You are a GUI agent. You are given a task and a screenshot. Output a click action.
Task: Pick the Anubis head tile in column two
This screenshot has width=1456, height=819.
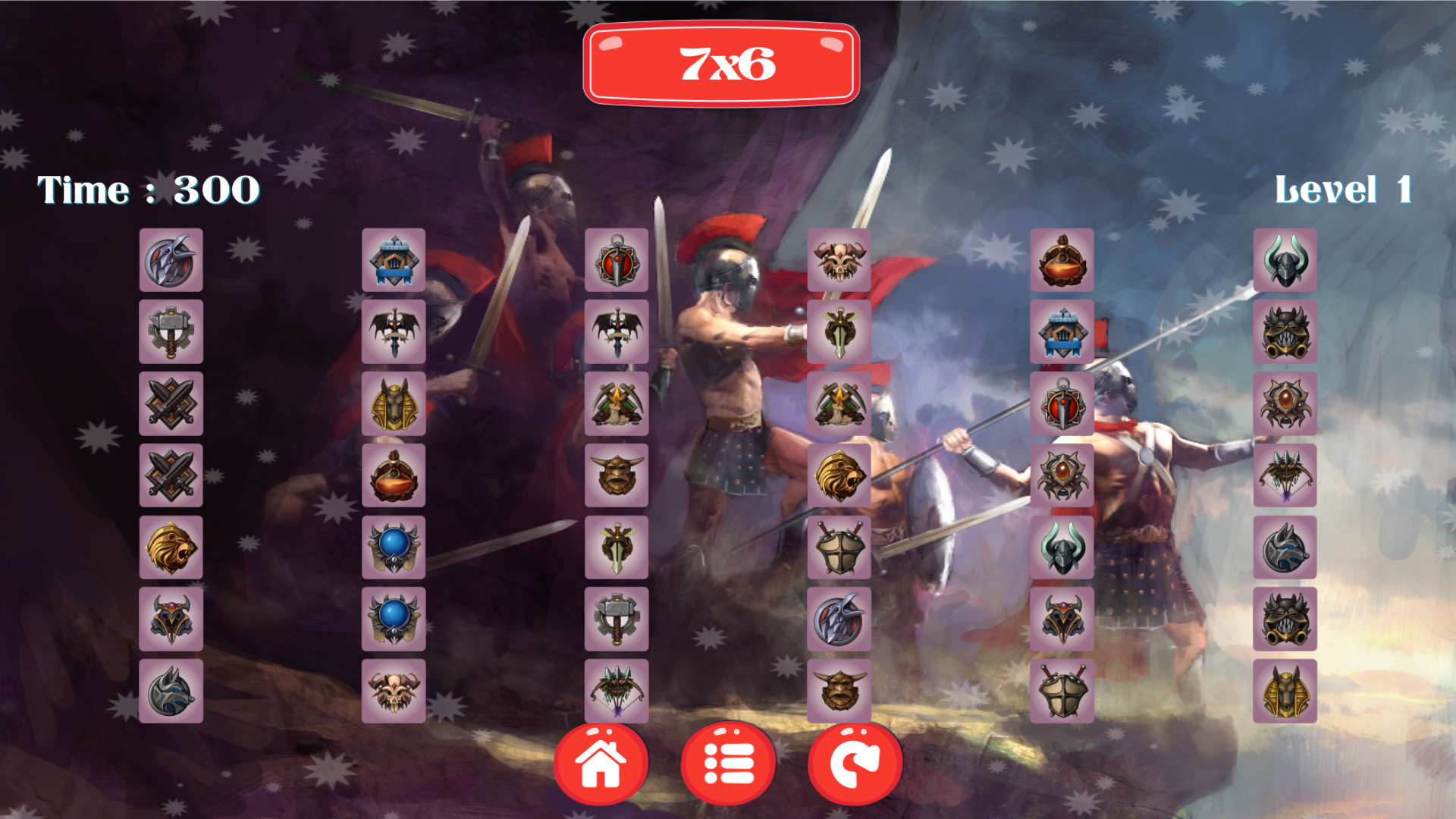pos(393,402)
